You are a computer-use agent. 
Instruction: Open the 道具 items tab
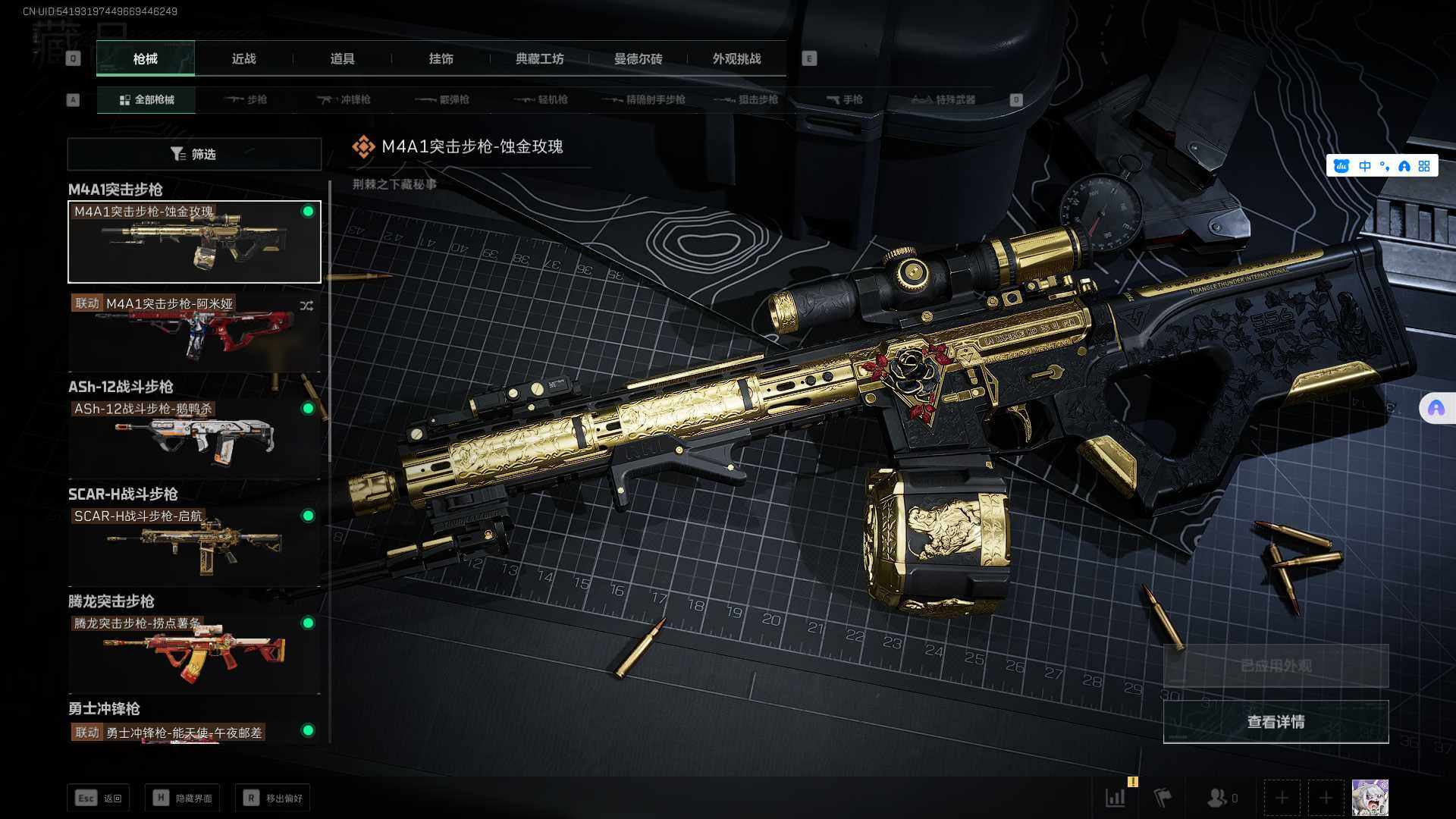click(x=342, y=58)
